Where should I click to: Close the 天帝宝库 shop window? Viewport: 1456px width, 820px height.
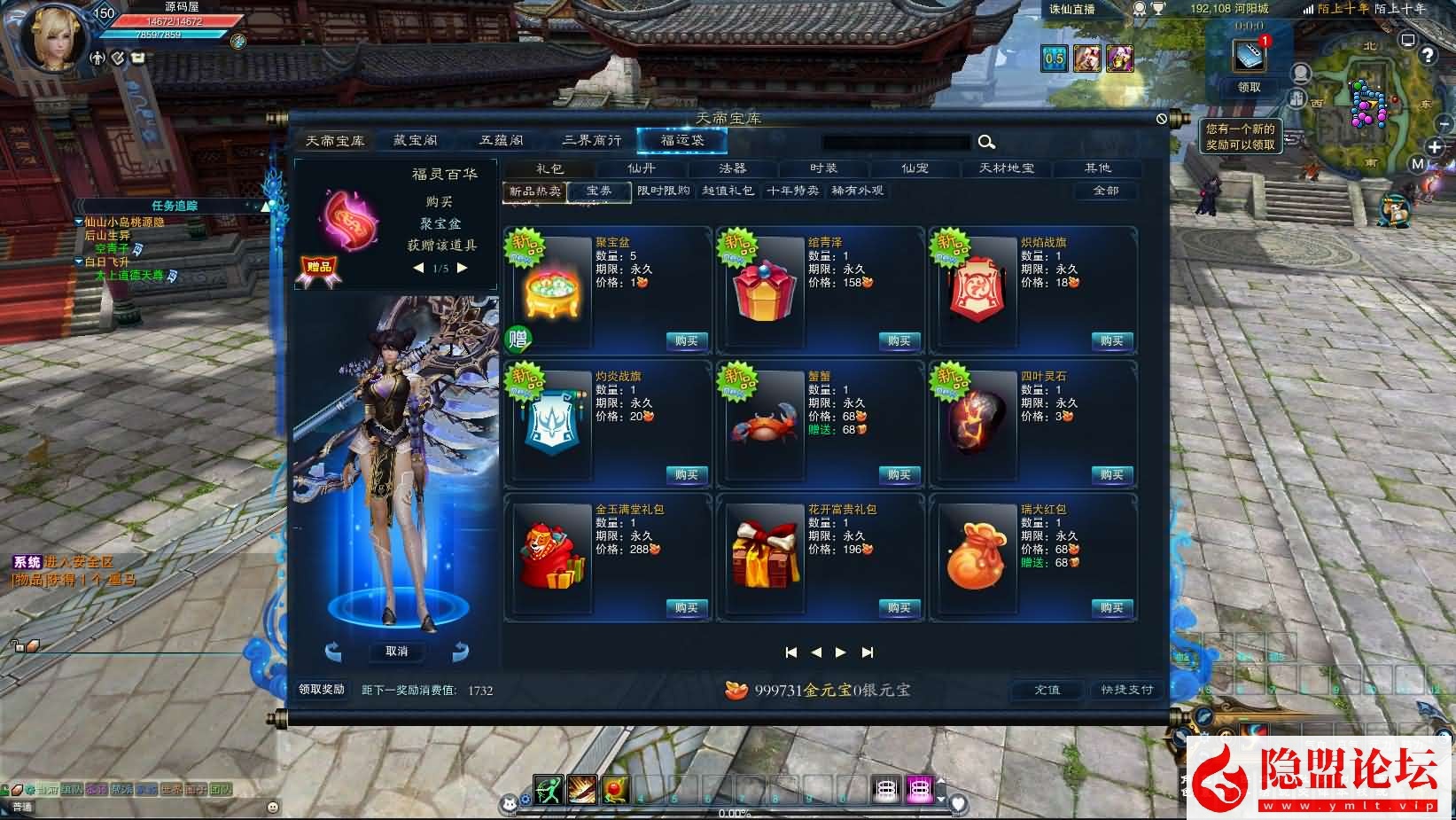1162,119
